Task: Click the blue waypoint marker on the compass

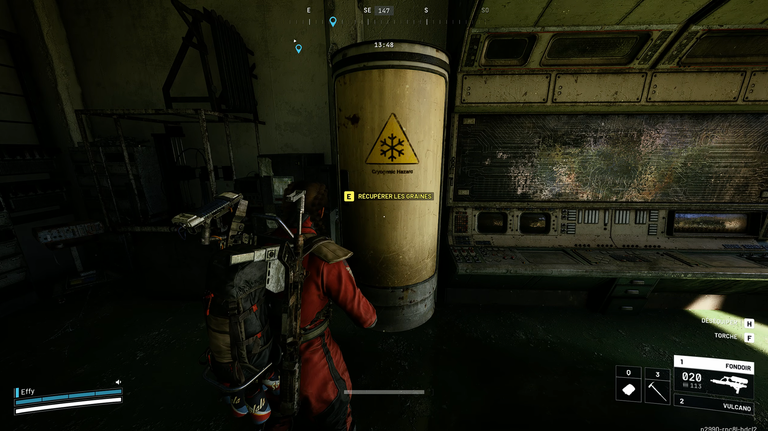Action: click(333, 21)
